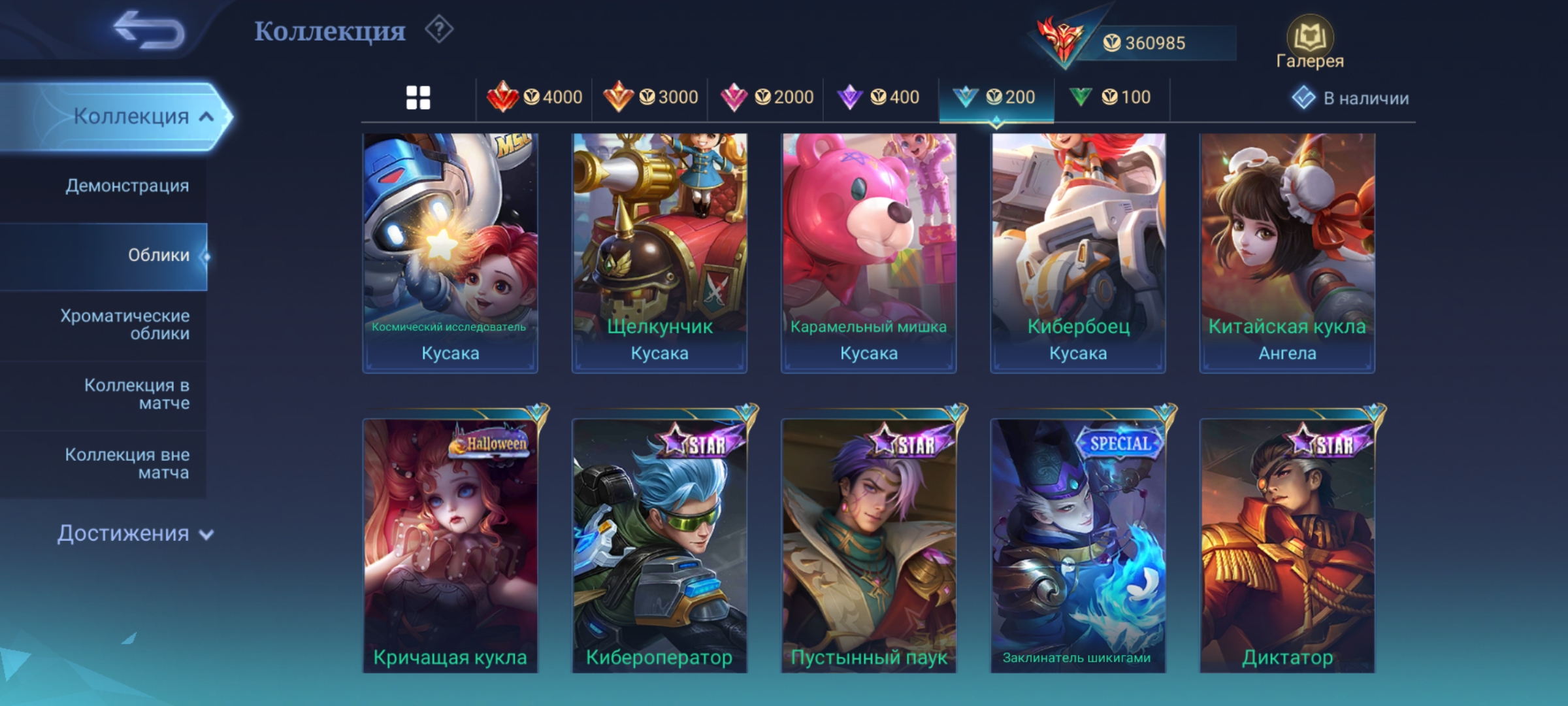Select Хроматические облики in the sidebar
This screenshot has width=1568, height=706.
[125, 324]
